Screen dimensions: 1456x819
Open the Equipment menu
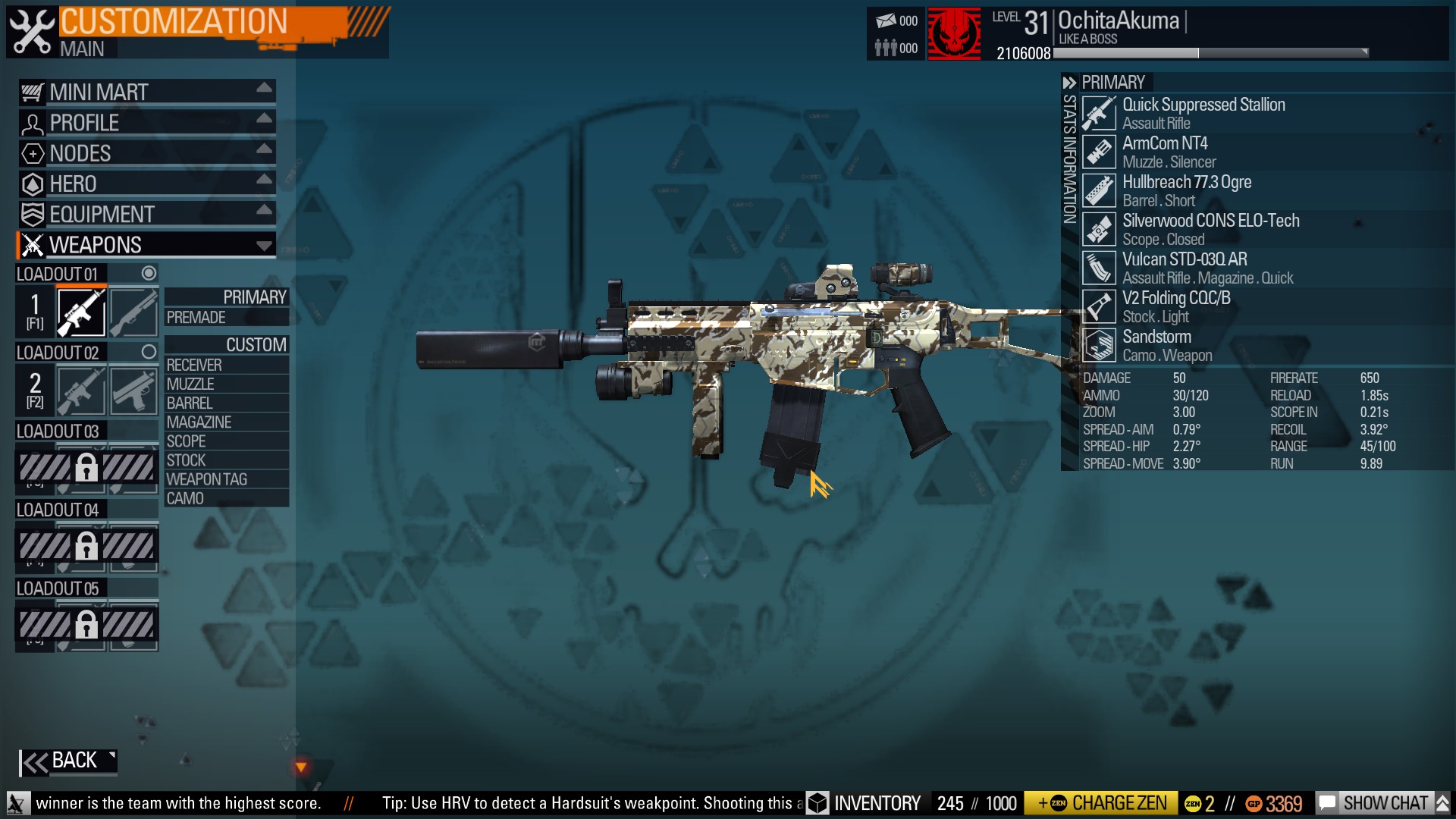pyautogui.click(x=146, y=215)
